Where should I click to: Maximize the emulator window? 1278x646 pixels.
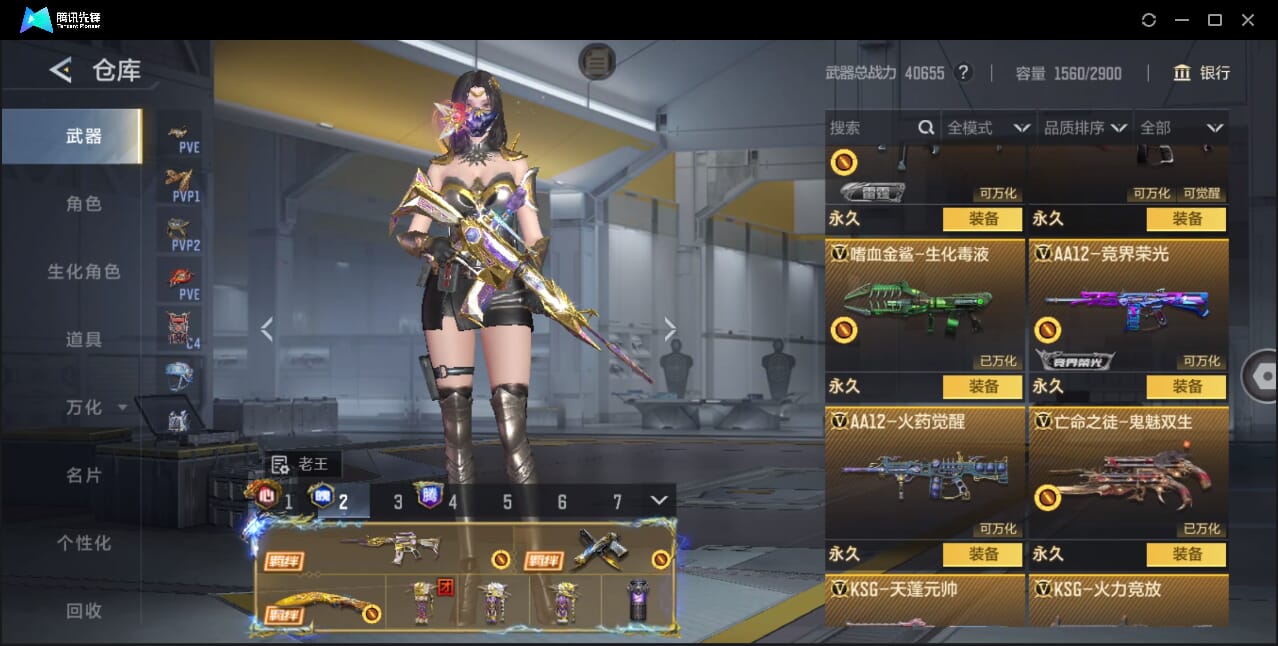[x=1215, y=20]
